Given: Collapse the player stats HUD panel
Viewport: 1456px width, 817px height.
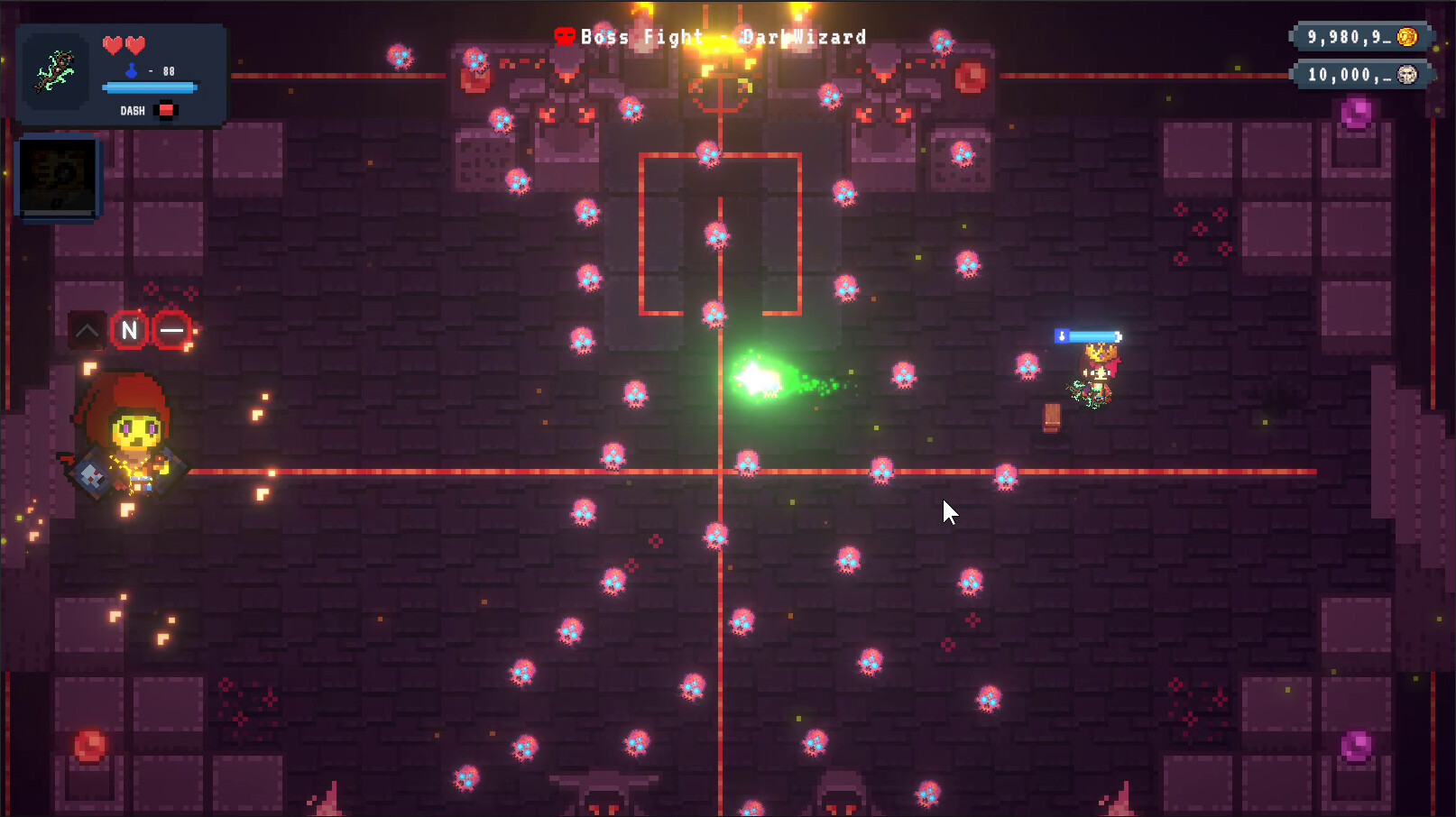Looking at the screenshot, I should click(x=122, y=74).
